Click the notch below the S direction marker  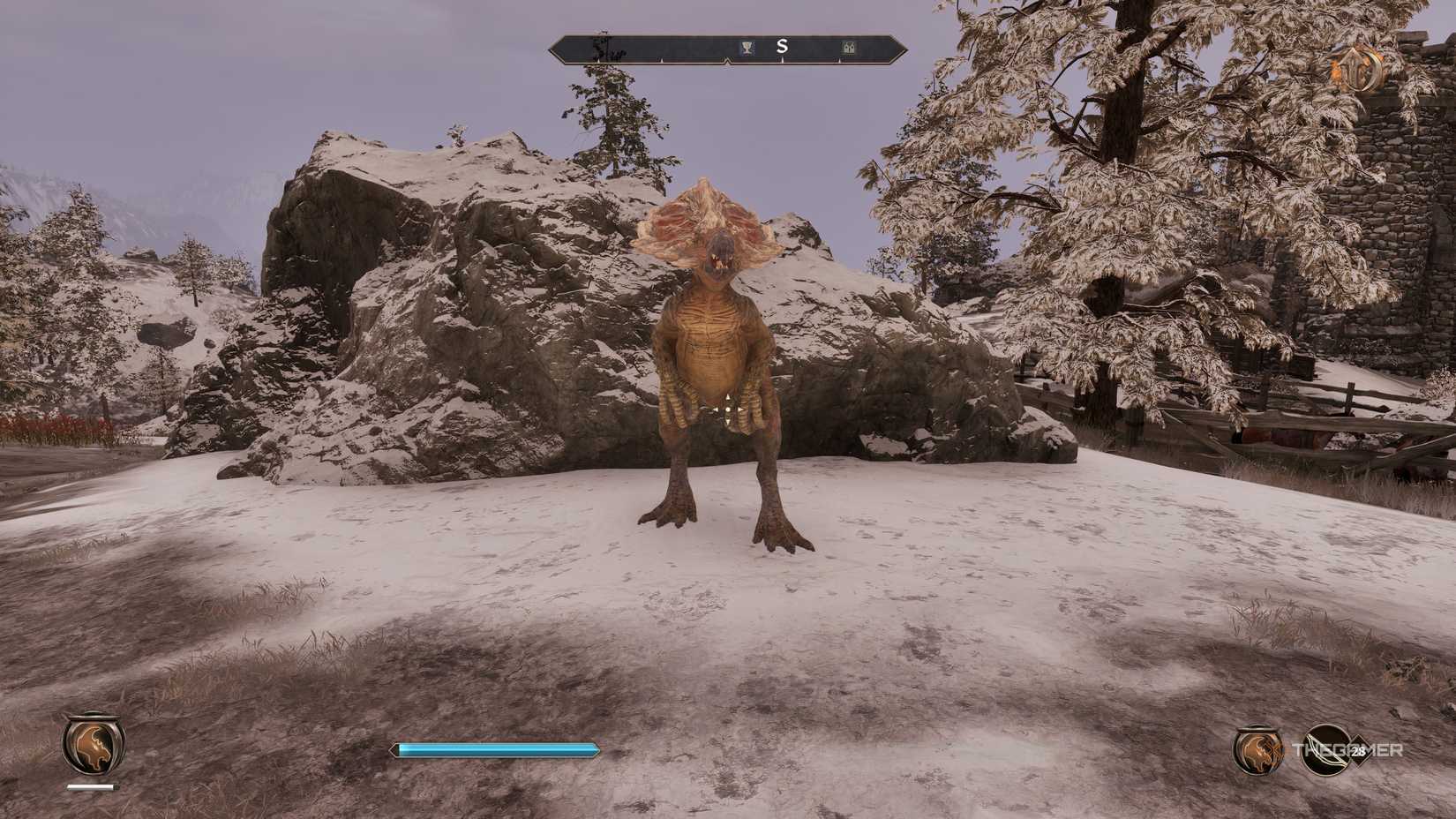781,59
